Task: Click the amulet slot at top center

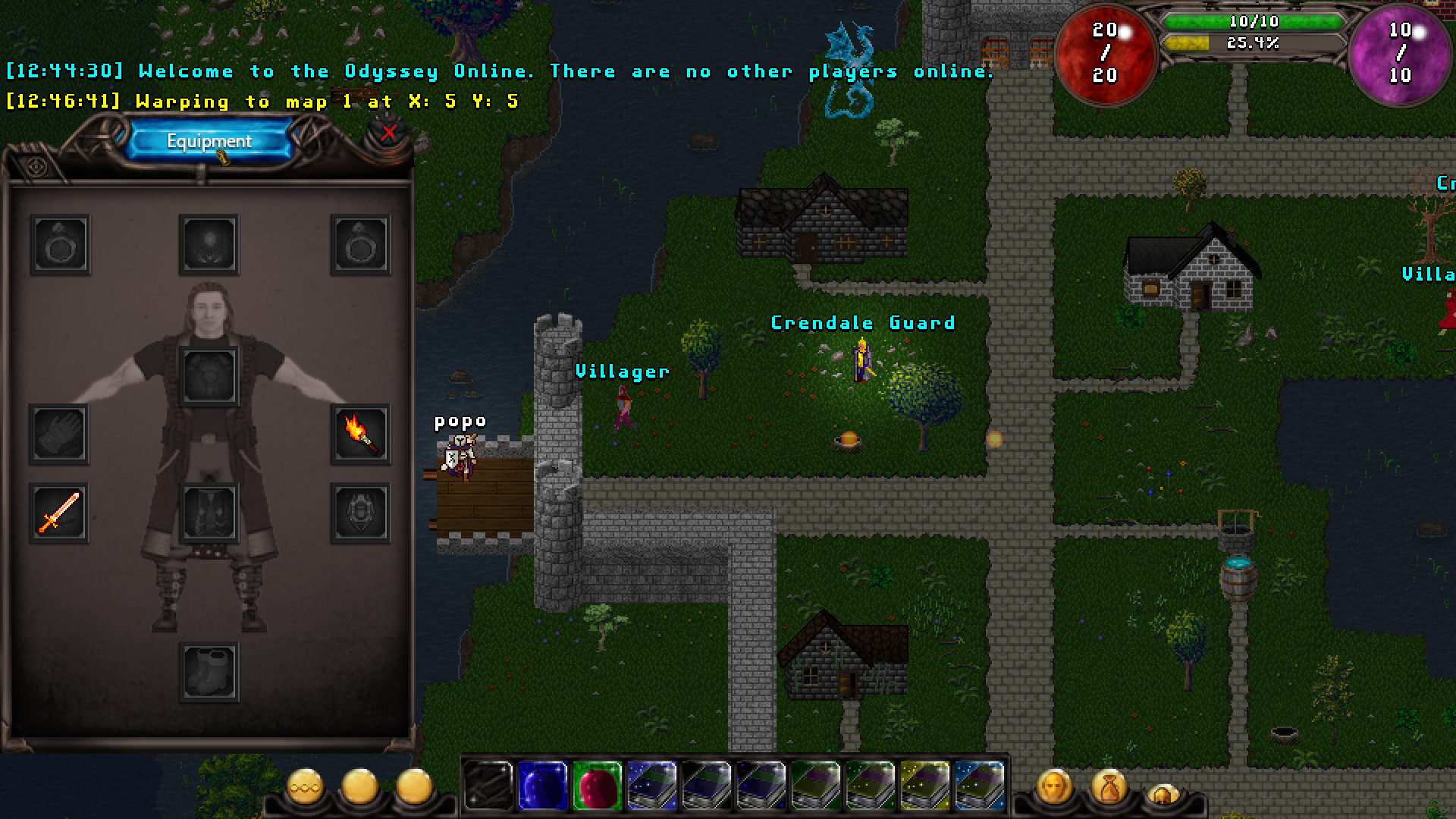Action: coord(210,244)
